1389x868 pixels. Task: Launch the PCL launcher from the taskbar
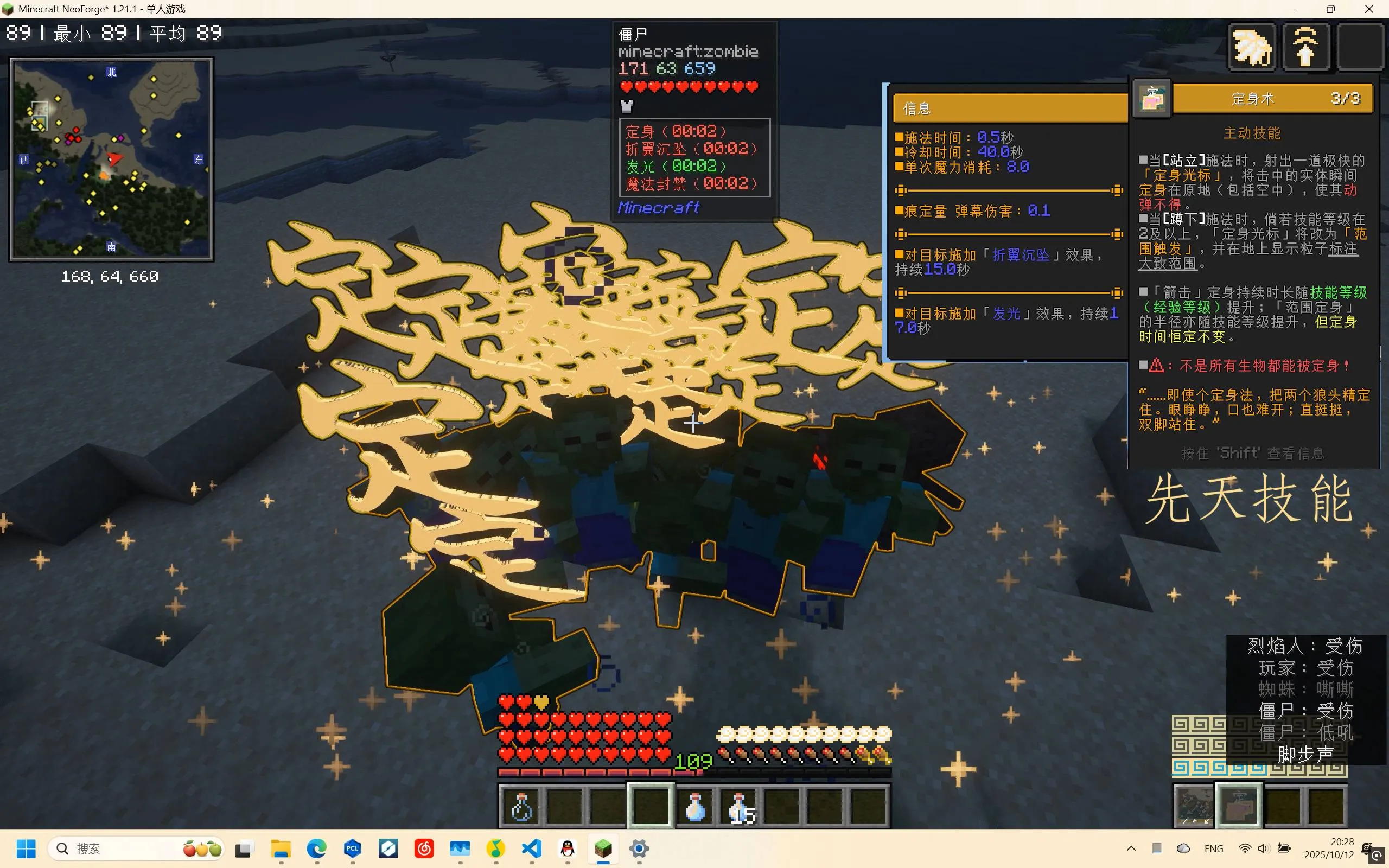[353, 848]
